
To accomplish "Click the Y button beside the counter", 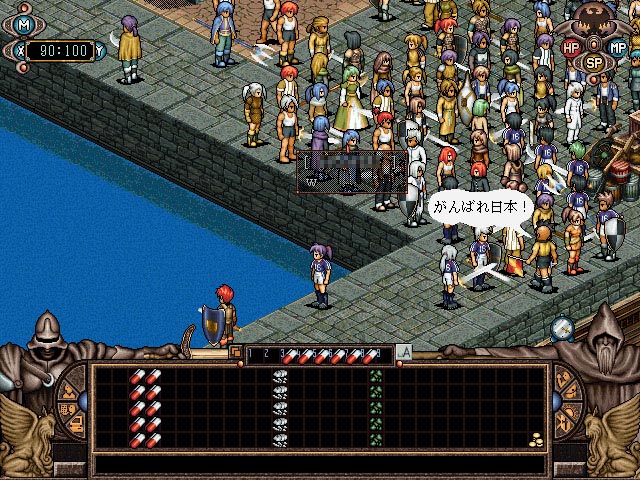I will (100, 48).
